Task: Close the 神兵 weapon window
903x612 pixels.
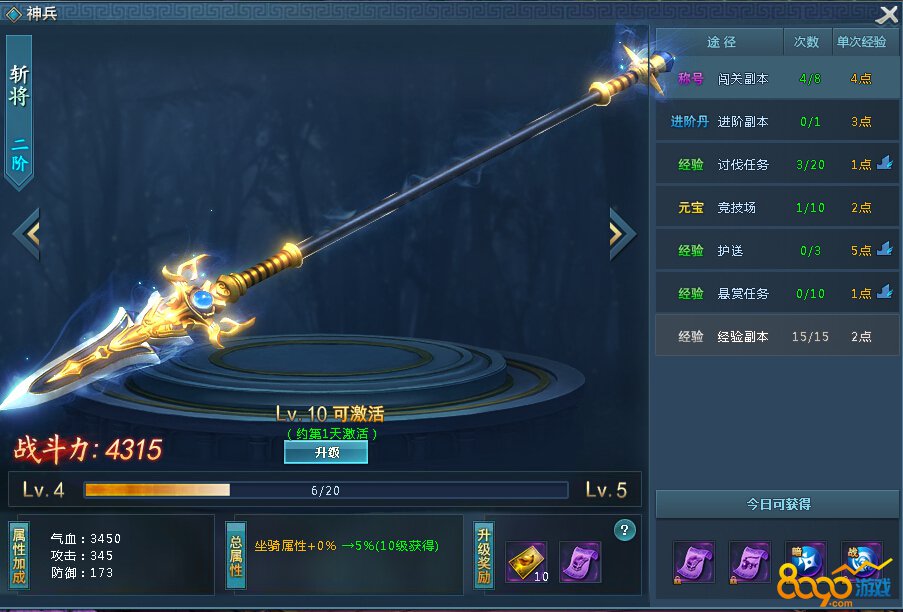Action: [886, 14]
